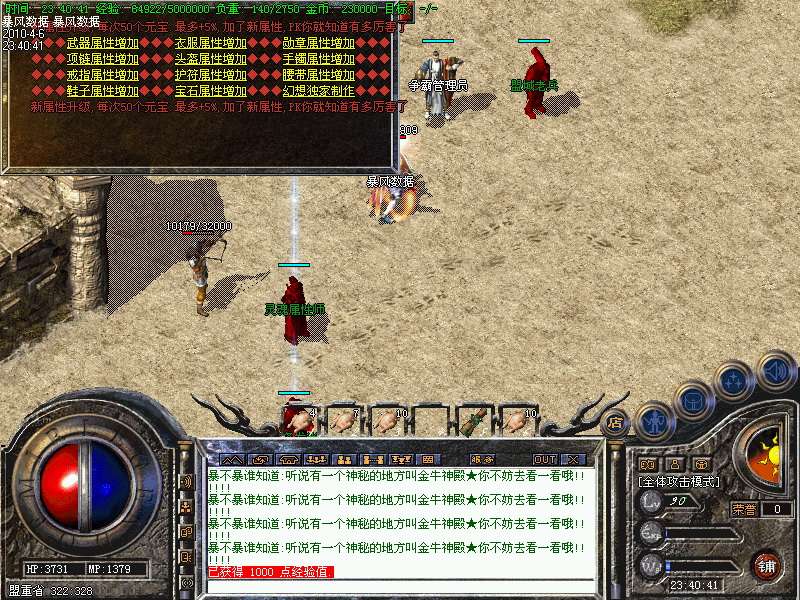
Task: Close the game with the X button
Action: 574,459
